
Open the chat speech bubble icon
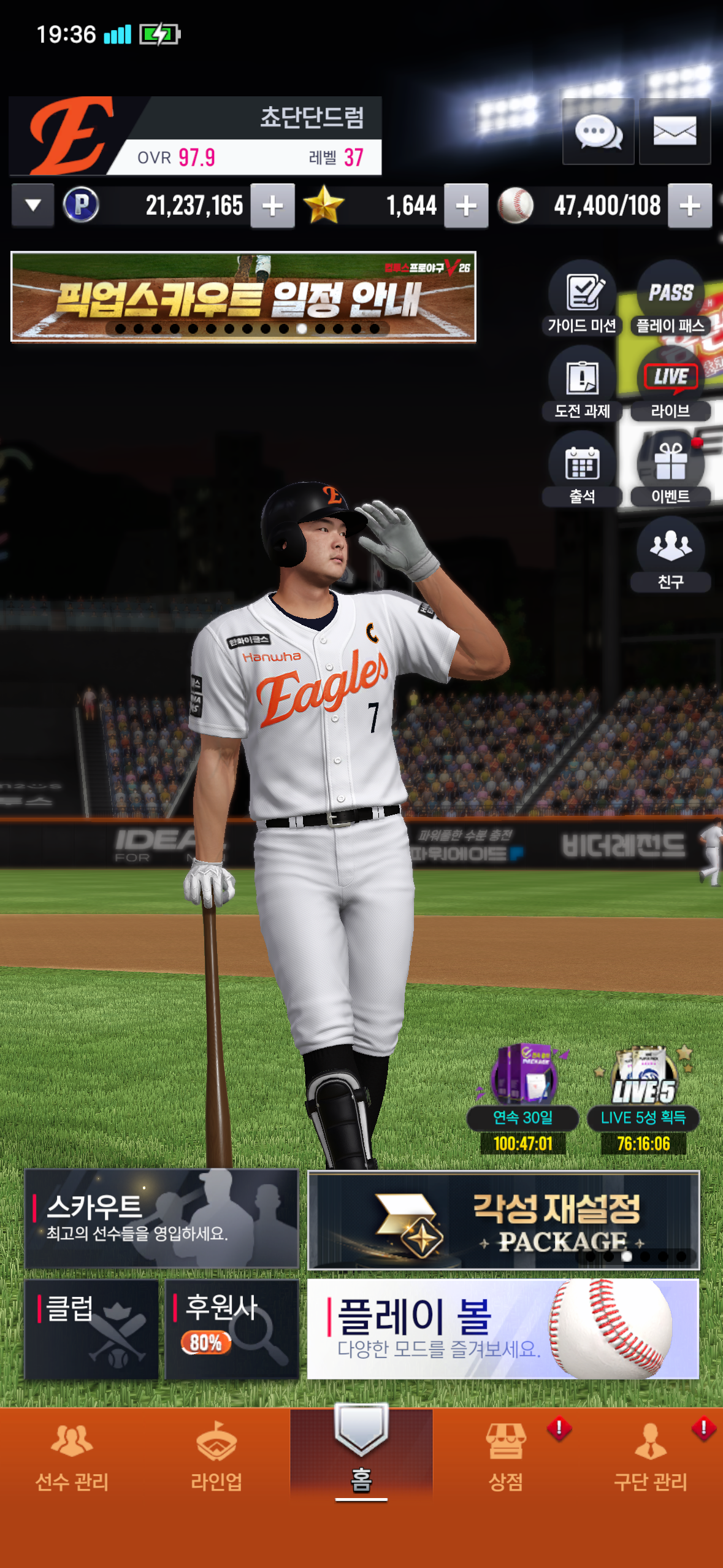coord(598,131)
